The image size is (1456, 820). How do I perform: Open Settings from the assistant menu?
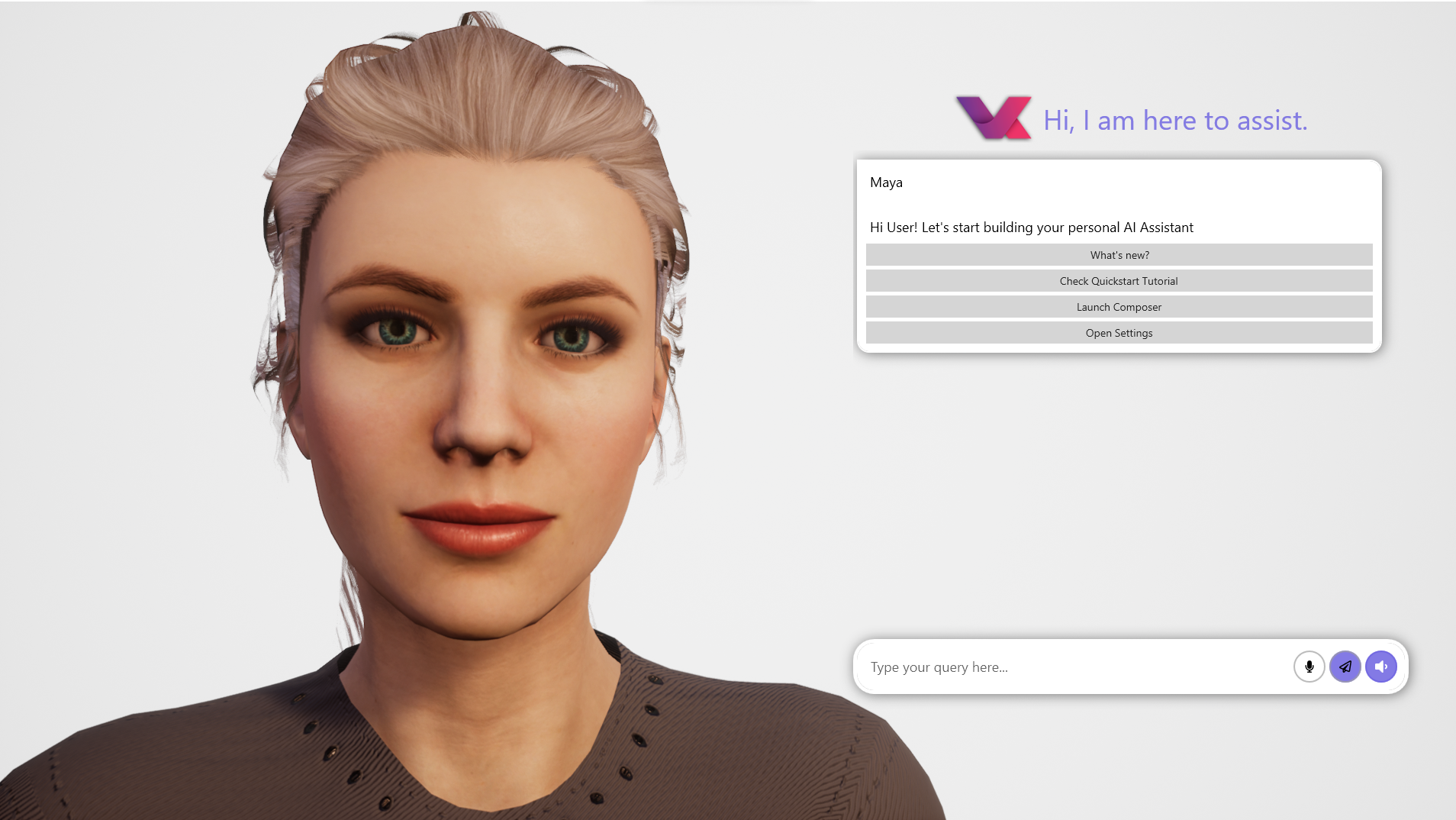[1119, 332]
